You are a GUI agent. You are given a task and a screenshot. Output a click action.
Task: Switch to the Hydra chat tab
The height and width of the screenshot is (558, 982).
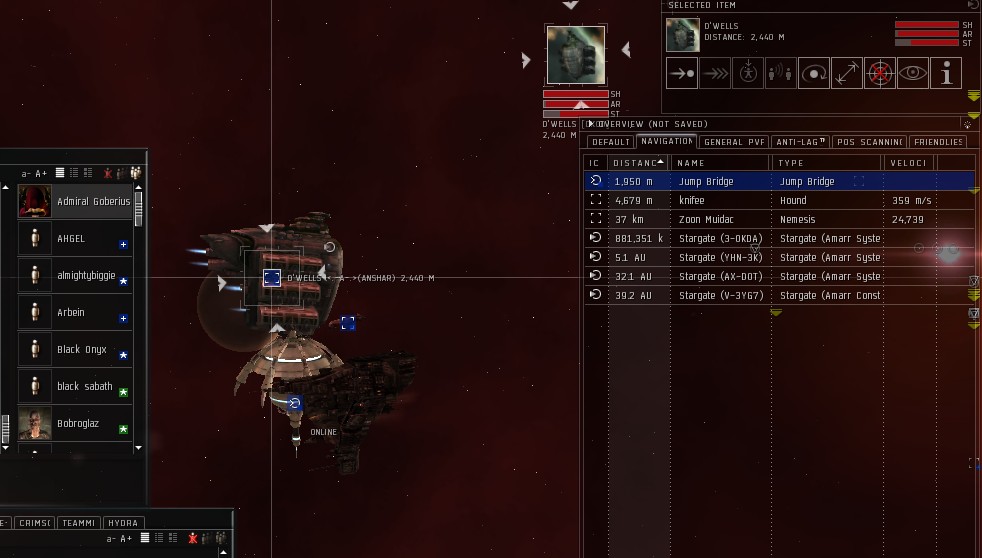(x=122, y=523)
